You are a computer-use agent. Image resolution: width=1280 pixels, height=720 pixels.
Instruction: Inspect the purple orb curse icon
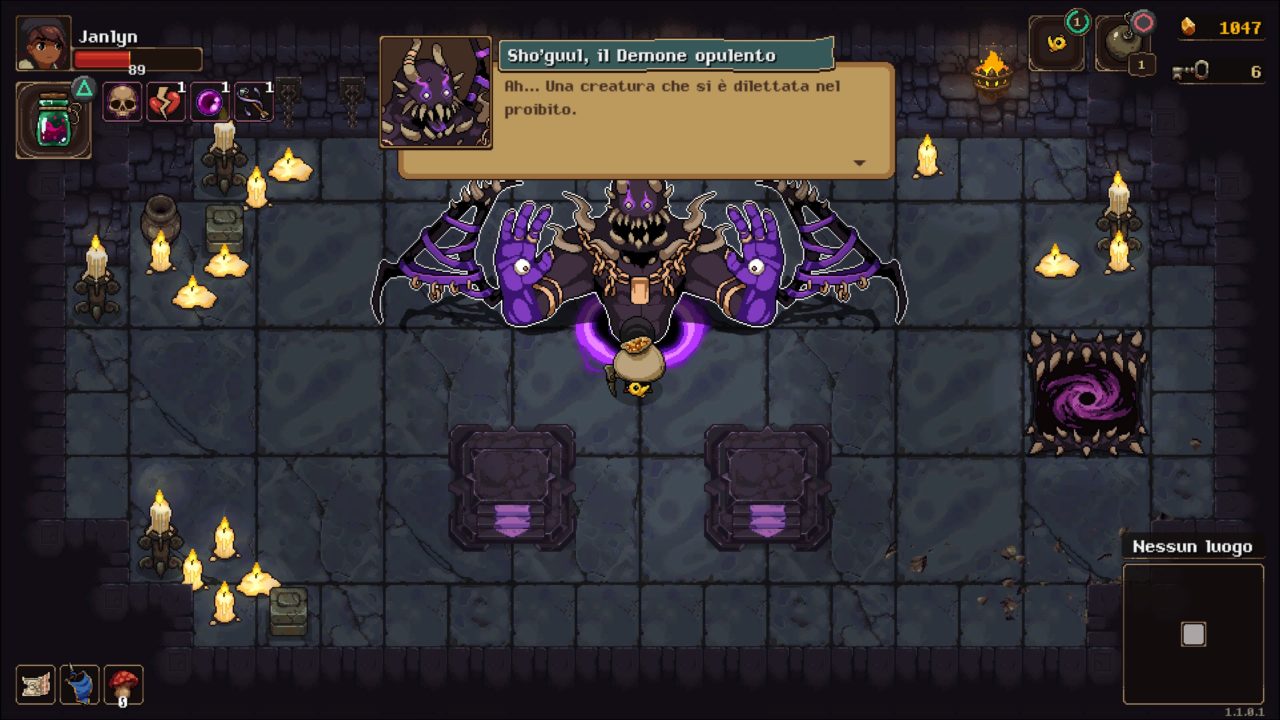pyautogui.click(x=210, y=102)
